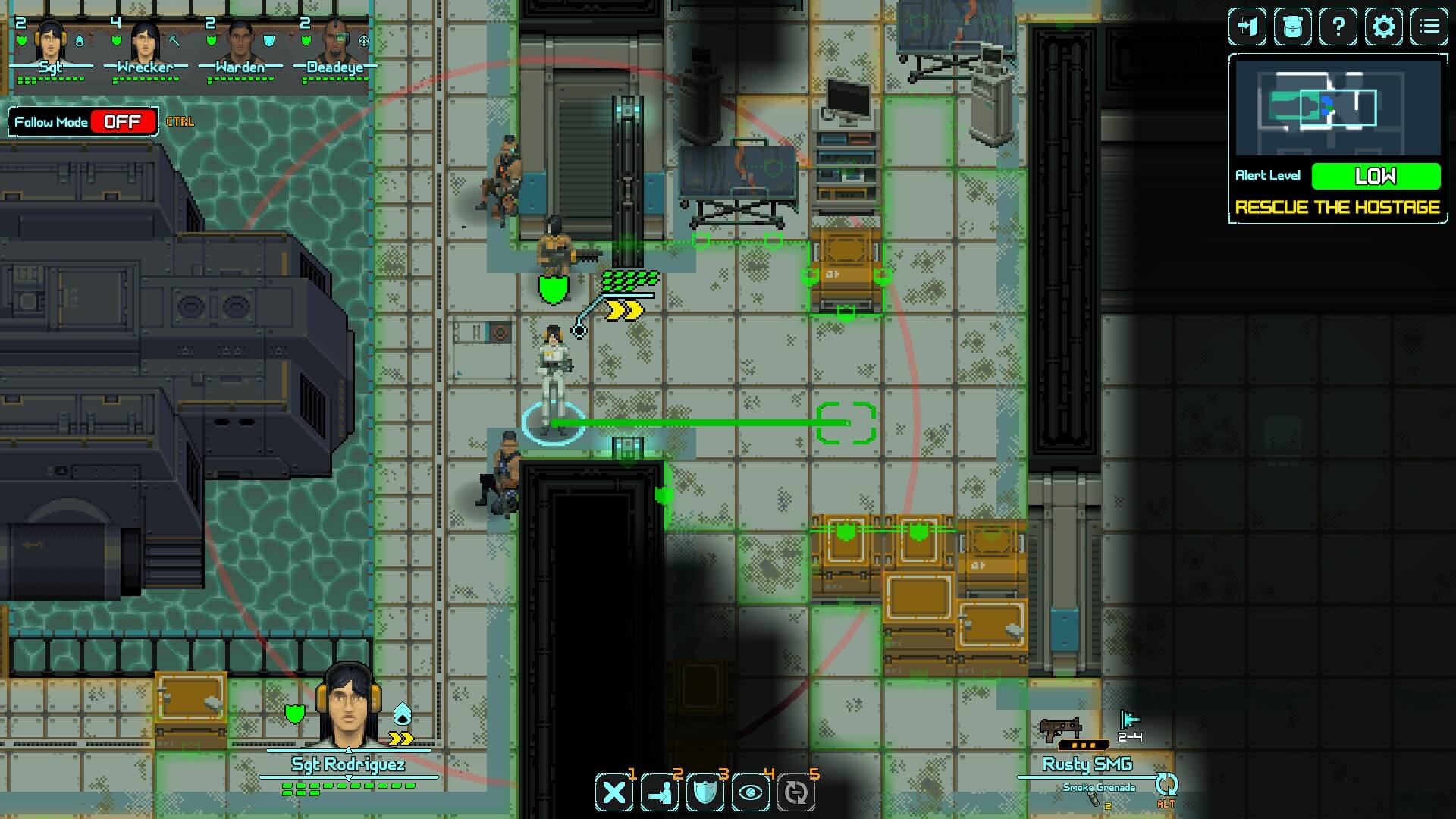1456x819 pixels.
Task: Activate the X cancel action
Action: [x=614, y=793]
